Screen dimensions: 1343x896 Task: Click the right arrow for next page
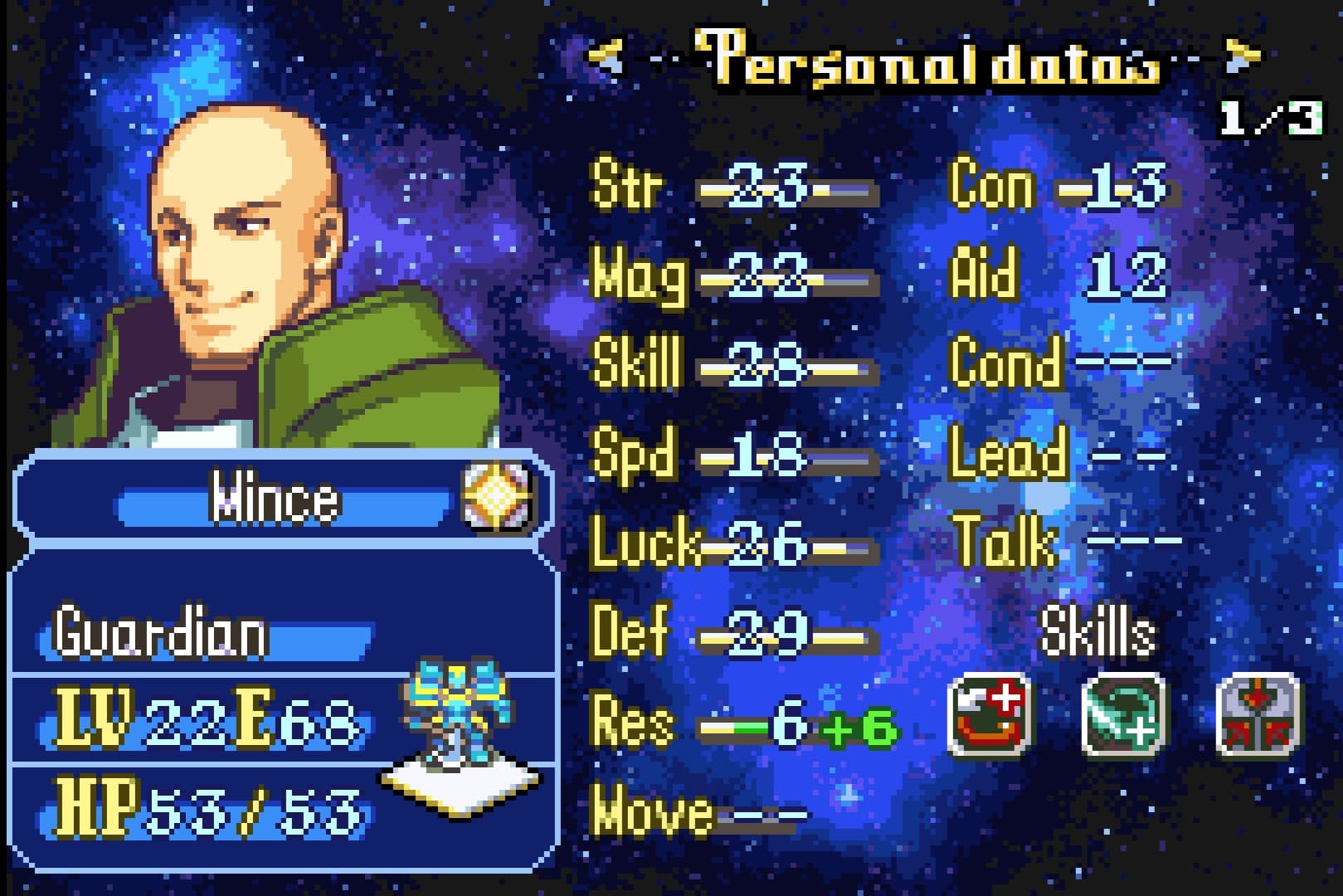(x=1241, y=56)
